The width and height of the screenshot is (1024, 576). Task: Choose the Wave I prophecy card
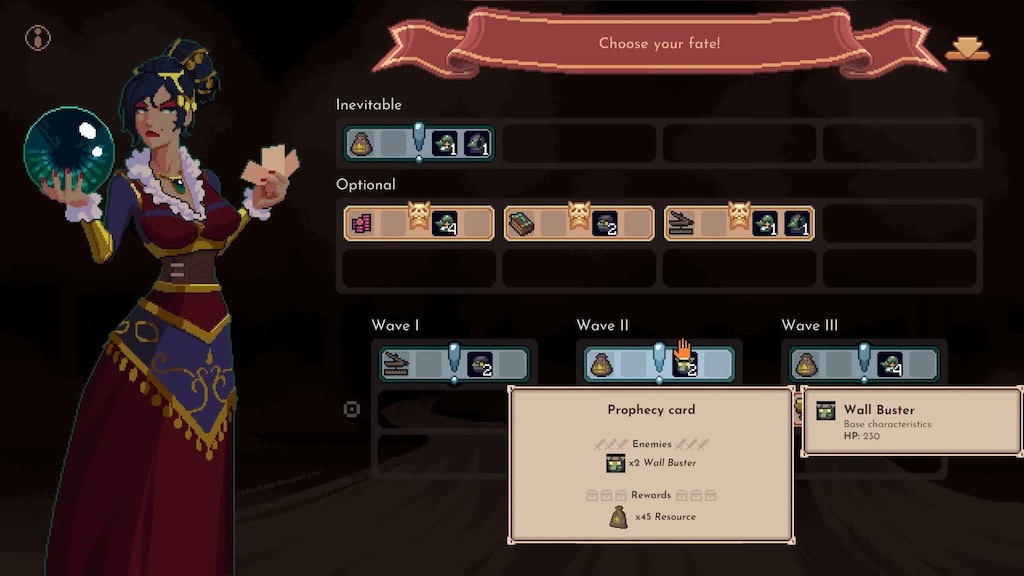[454, 364]
